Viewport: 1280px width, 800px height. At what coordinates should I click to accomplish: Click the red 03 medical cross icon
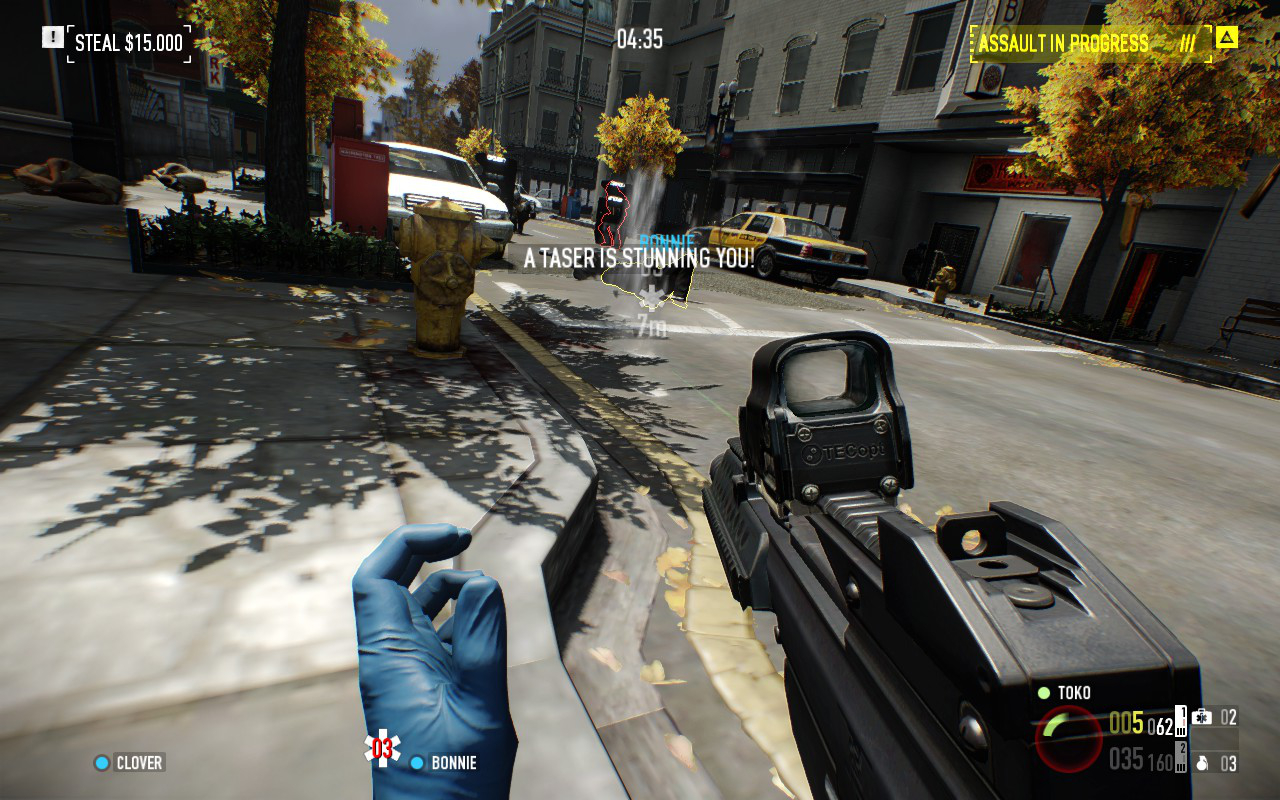point(382,748)
